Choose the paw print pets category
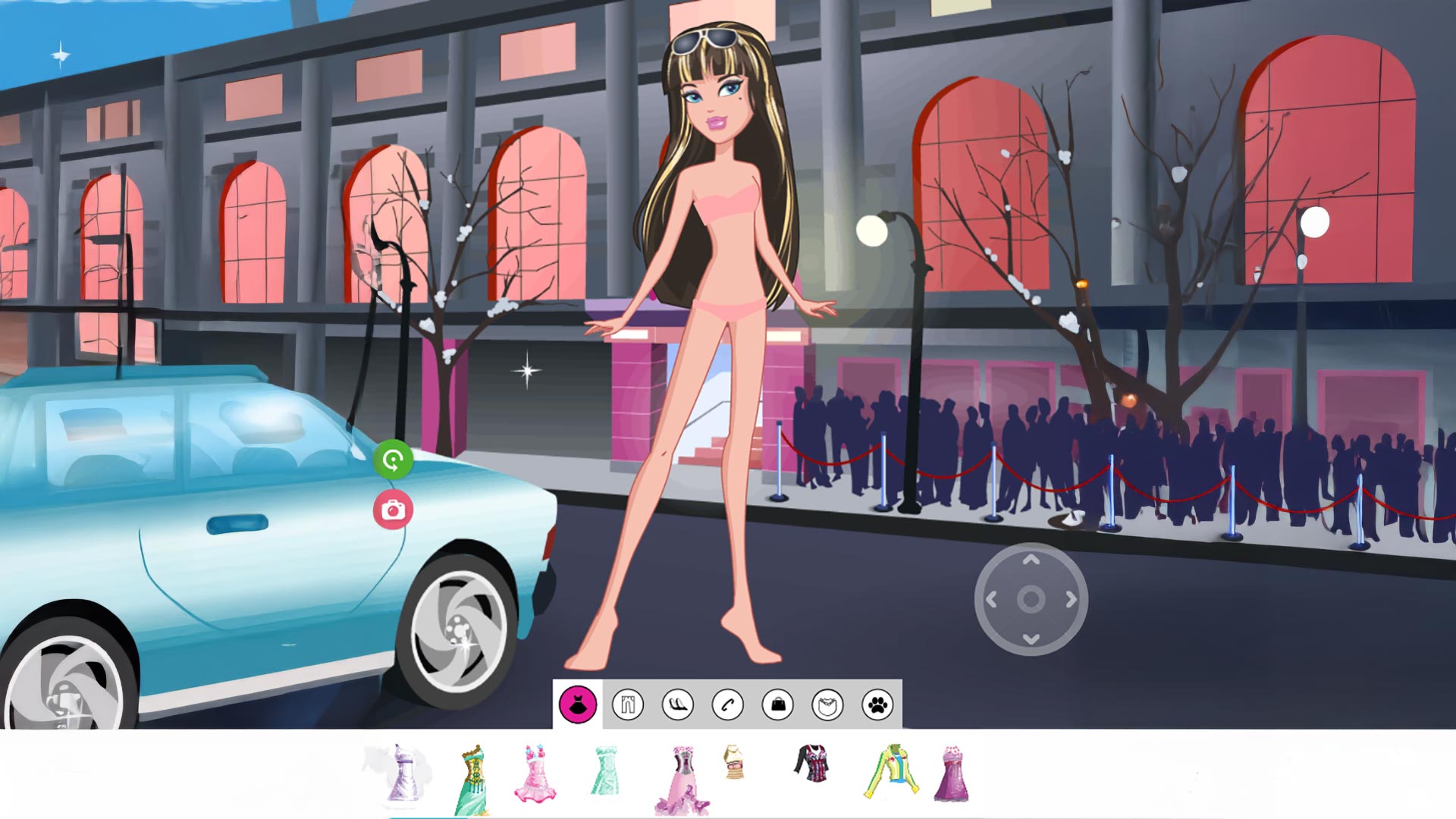Viewport: 1456px width, 819px height. (877, 704)
